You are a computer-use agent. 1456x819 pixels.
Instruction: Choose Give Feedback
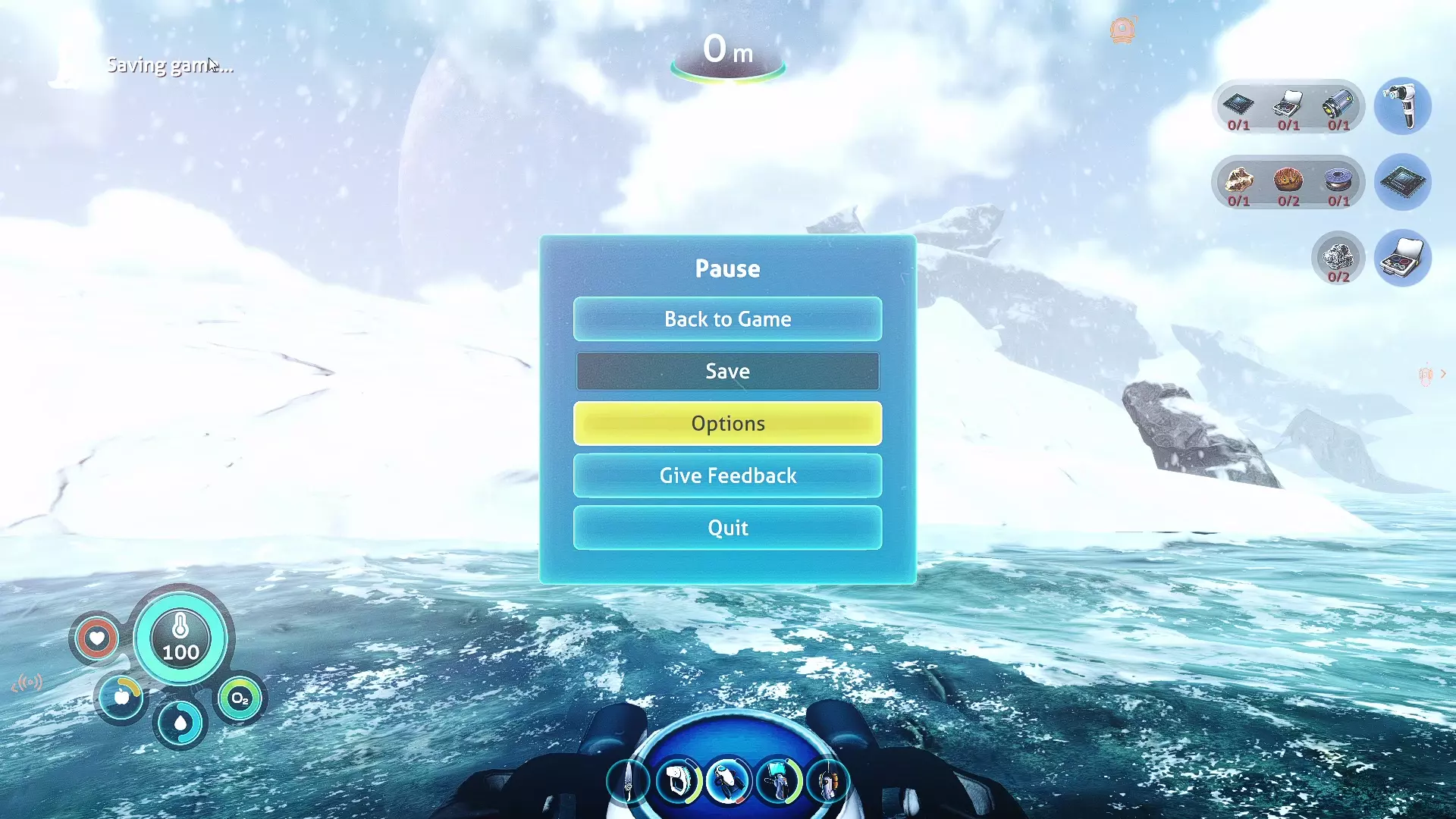click(727, 475)
